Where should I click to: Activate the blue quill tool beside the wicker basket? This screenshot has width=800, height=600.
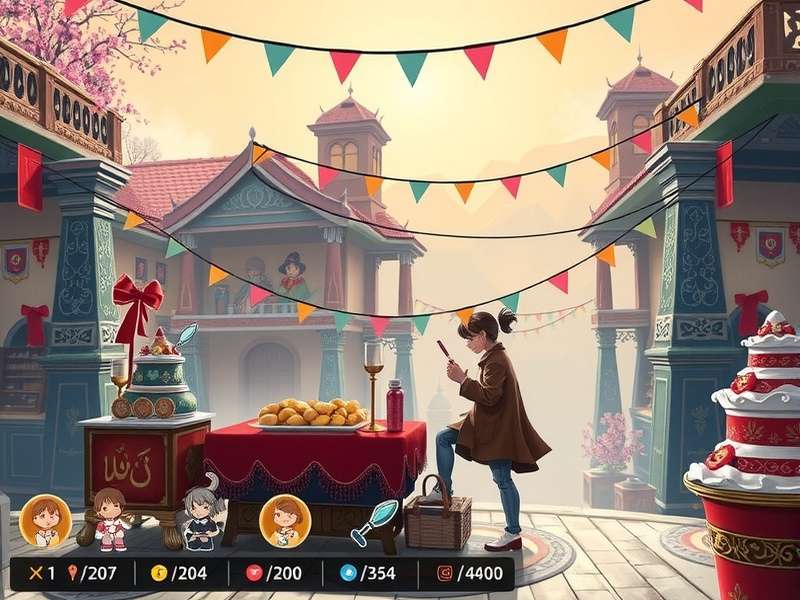(372, 522)
